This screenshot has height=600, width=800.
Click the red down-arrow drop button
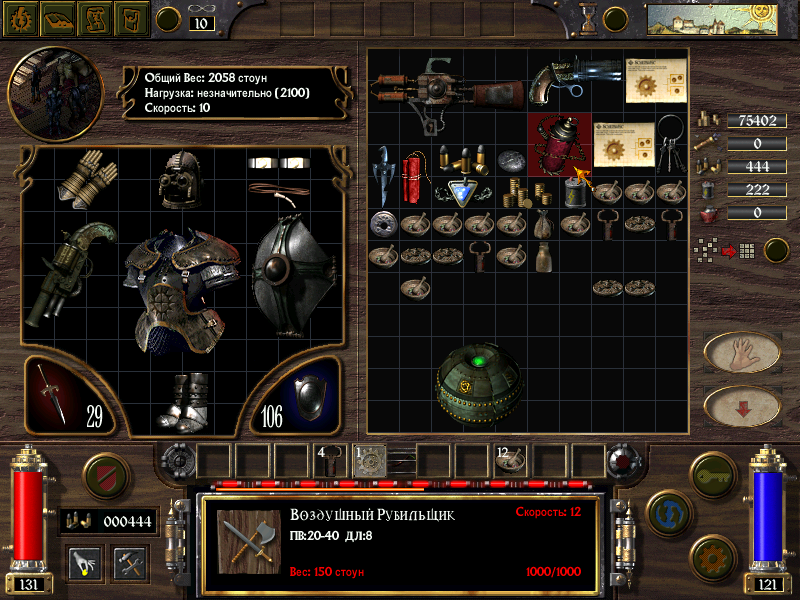pyautogui.click(x=742, y=405)
